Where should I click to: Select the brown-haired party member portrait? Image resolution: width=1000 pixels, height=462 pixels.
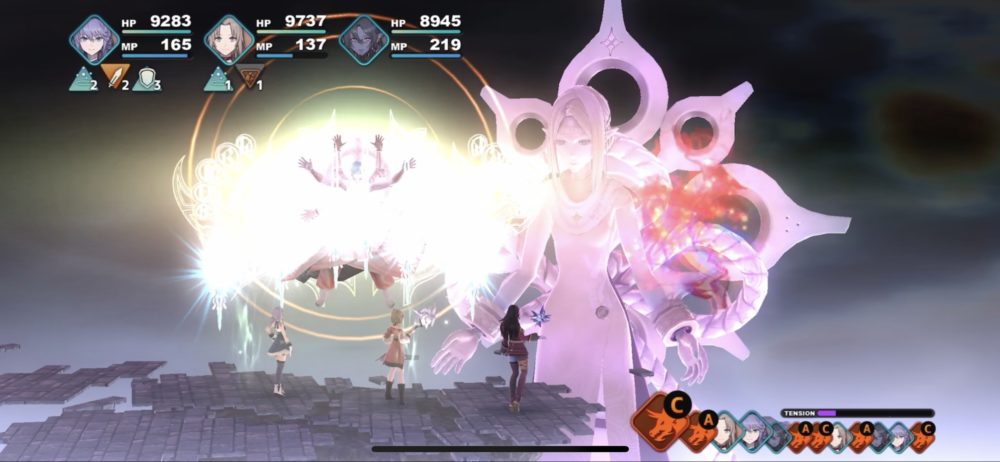[x=229, y=41]
